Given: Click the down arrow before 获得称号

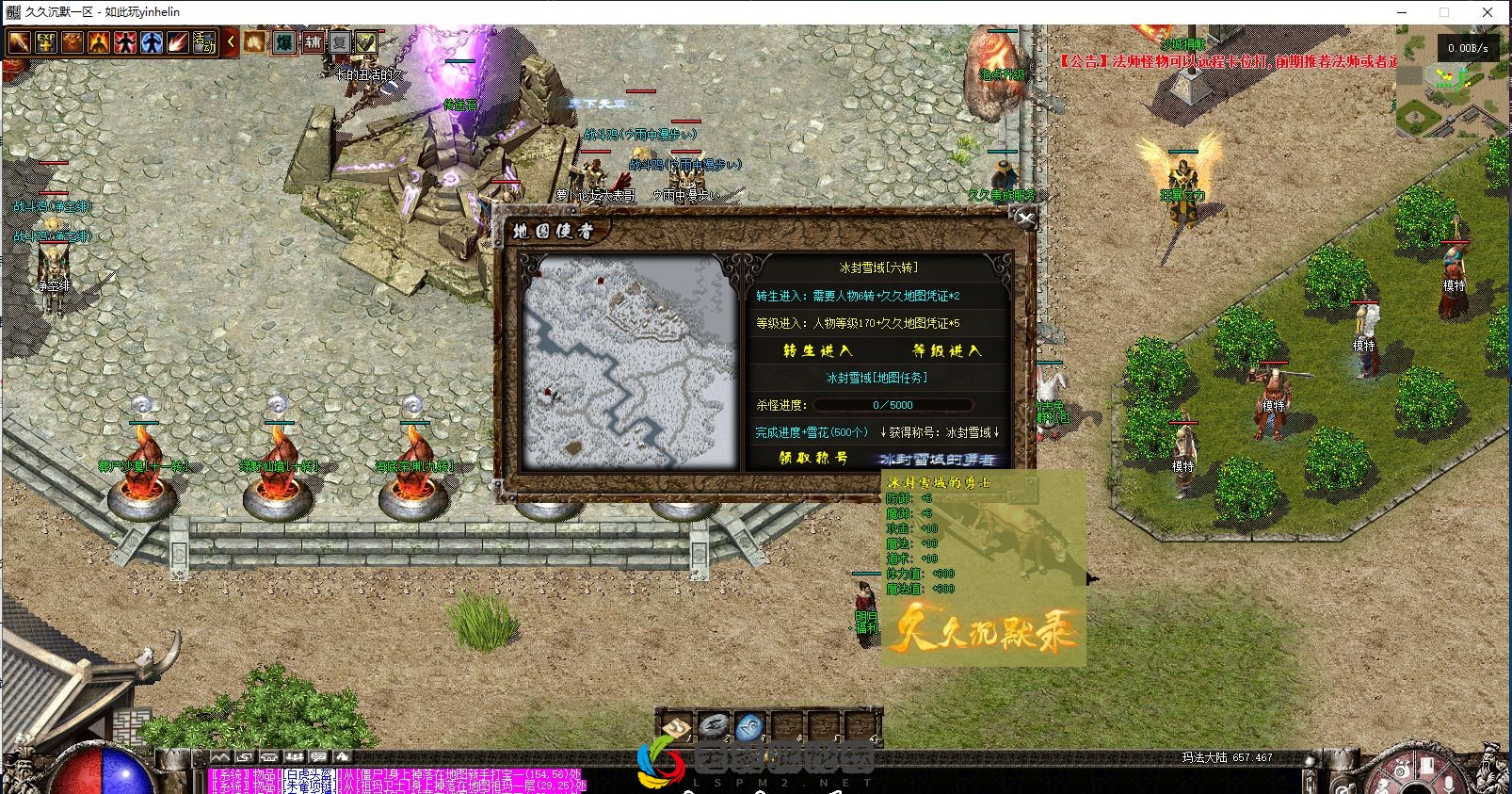Looking at the screenshot, I should 883,431.
